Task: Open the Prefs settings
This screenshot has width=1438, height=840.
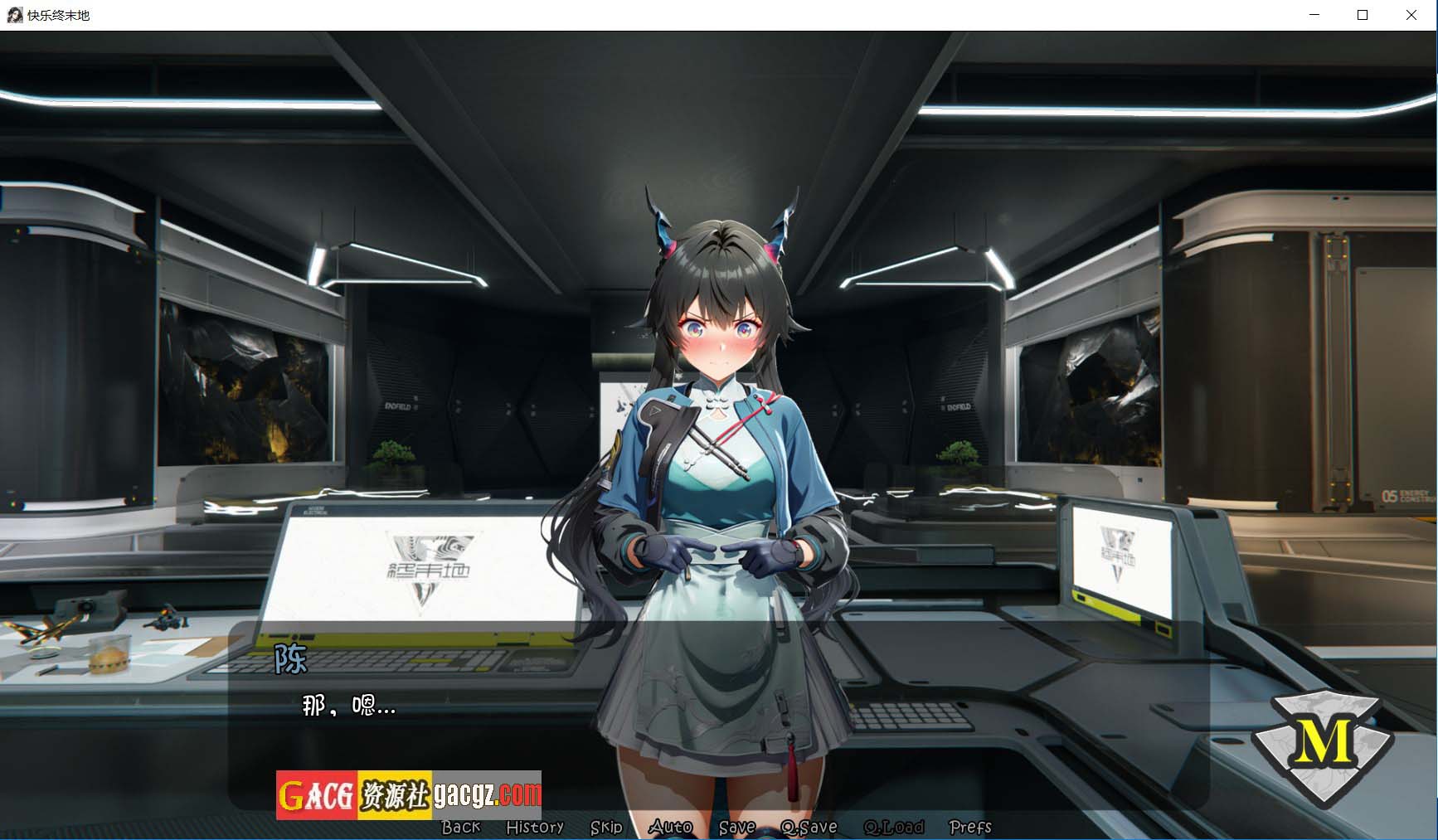Action: pos(969,827)
